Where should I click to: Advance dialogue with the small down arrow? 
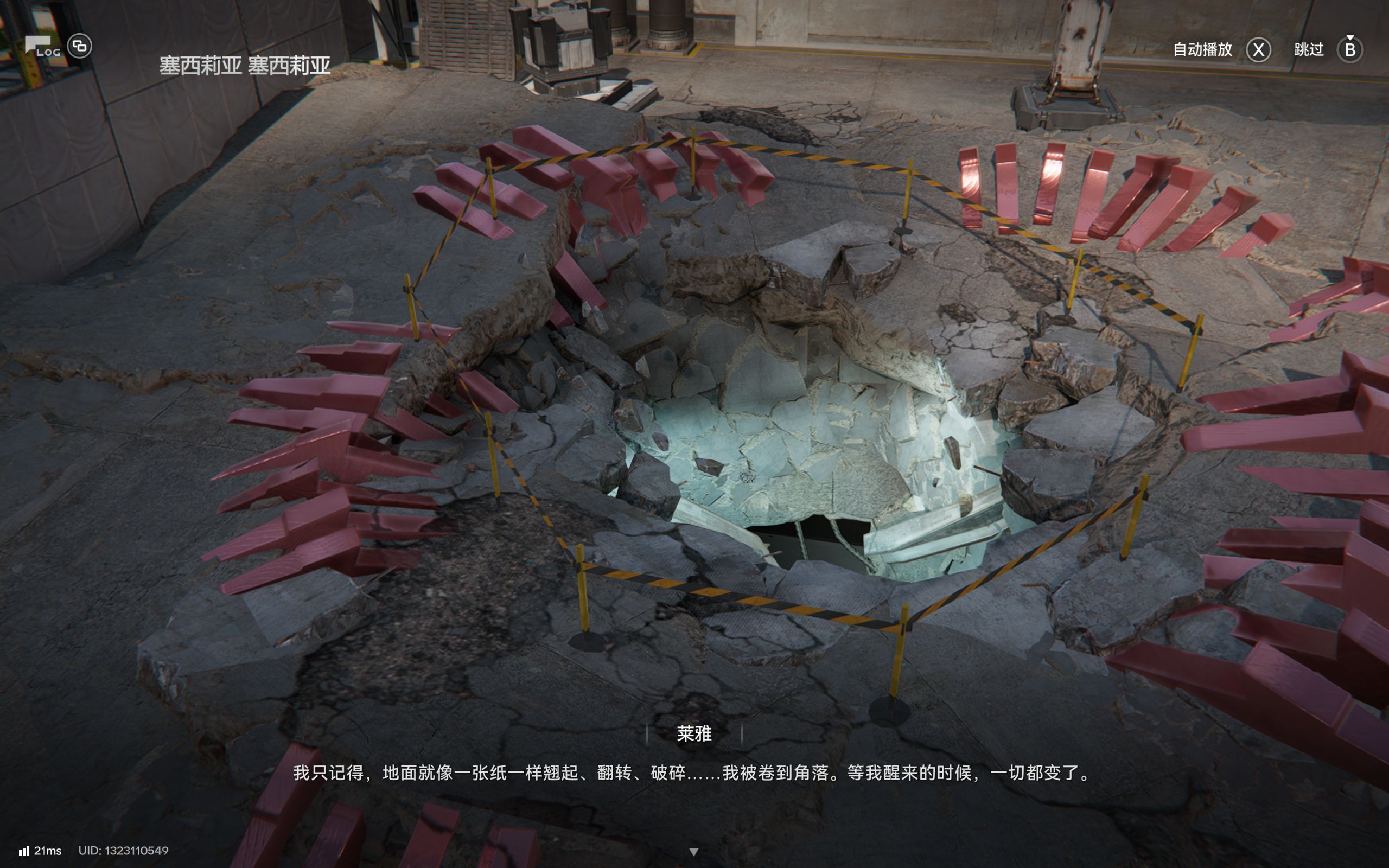[694, 852]
